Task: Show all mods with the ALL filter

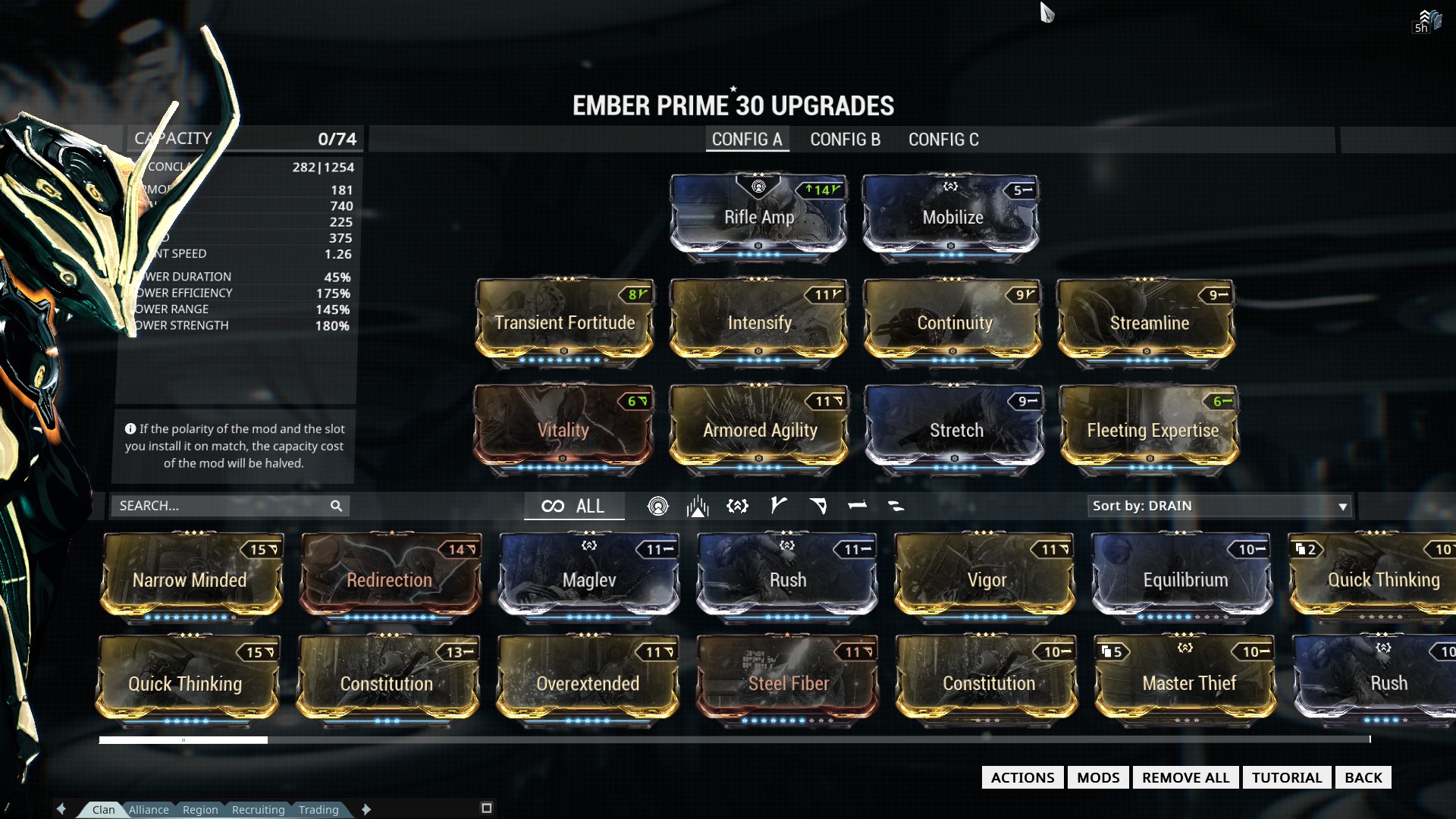Action: pos(574,506)
